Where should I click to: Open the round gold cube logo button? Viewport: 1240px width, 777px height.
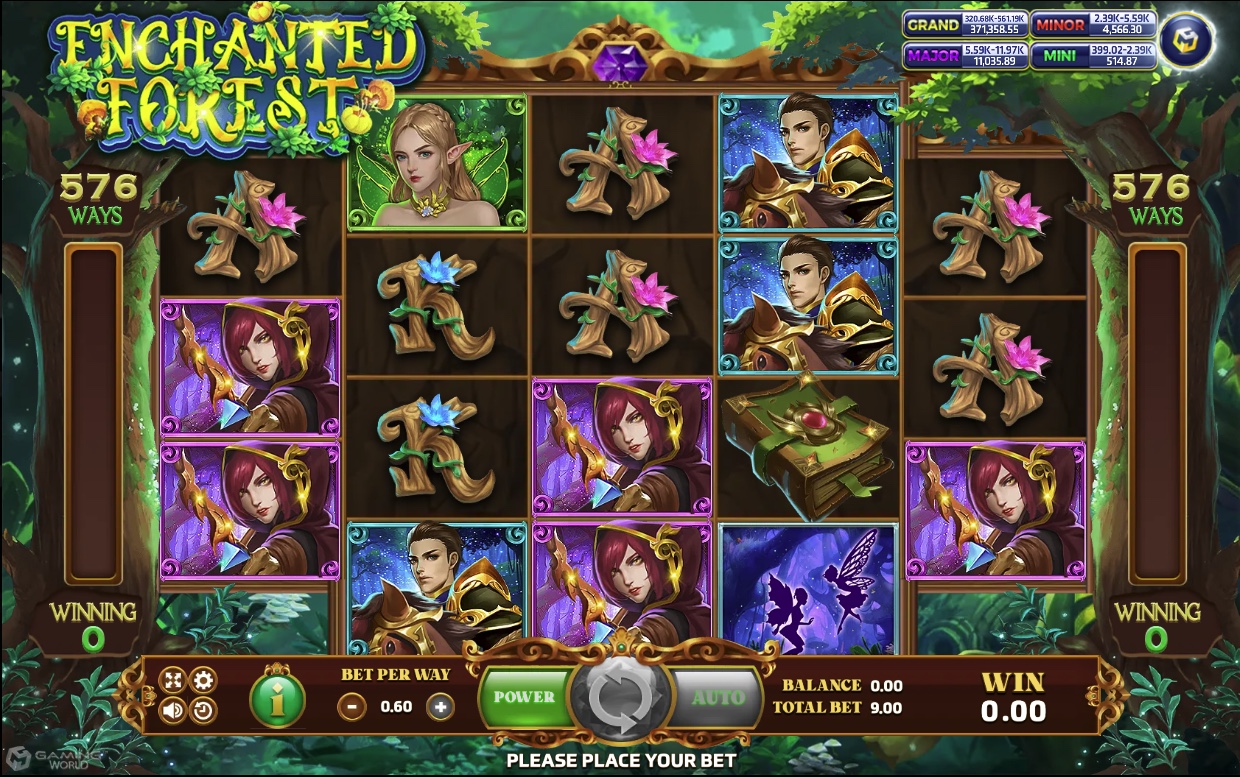coord(1187,40)
